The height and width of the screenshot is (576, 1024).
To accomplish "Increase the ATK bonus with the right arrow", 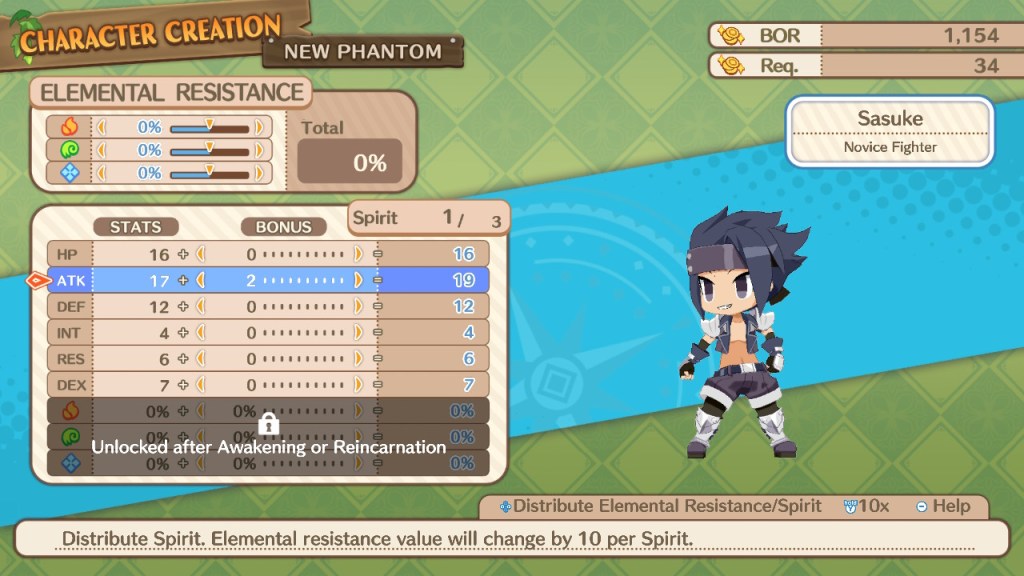I will click(x=358, y=280).
